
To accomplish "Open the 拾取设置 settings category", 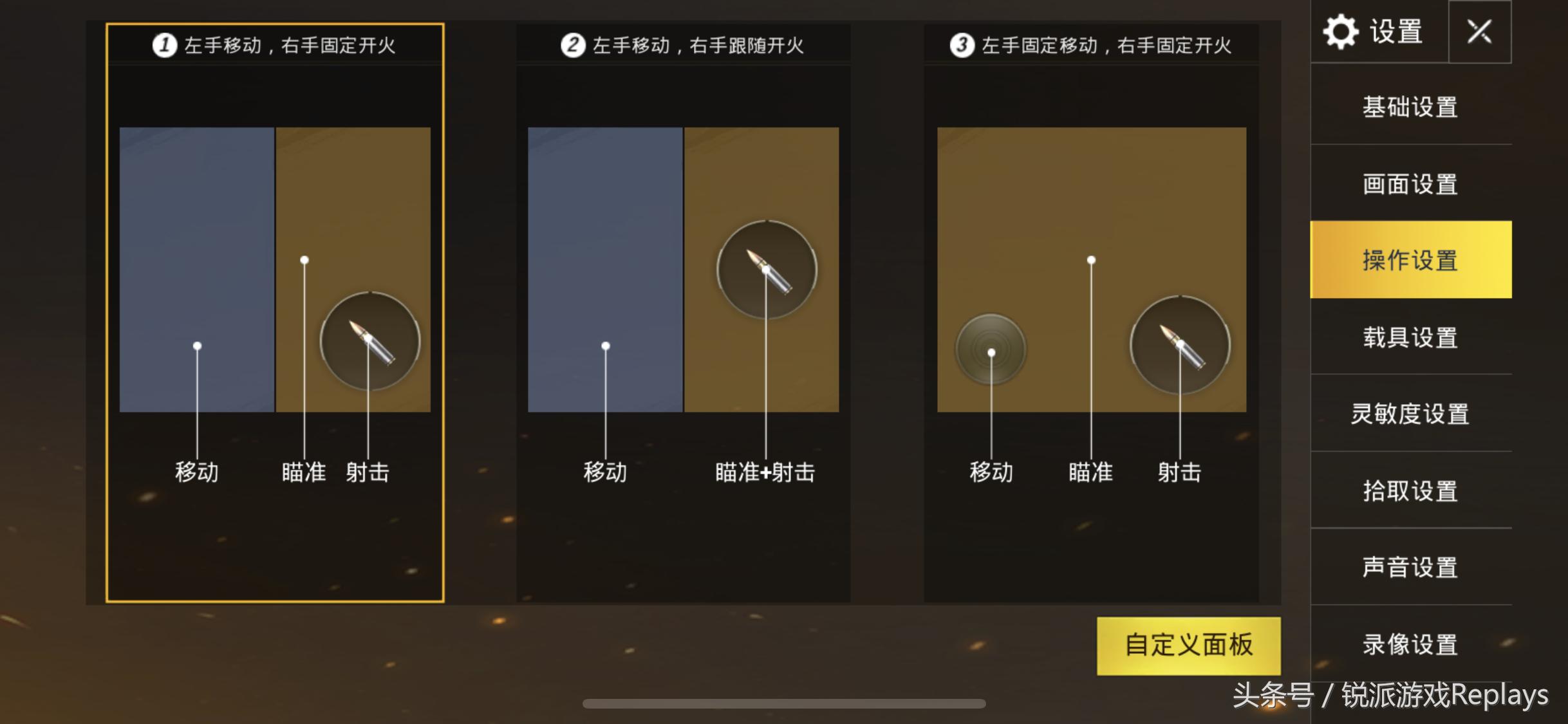I will pyautogui.click(x=1411, y=490).
